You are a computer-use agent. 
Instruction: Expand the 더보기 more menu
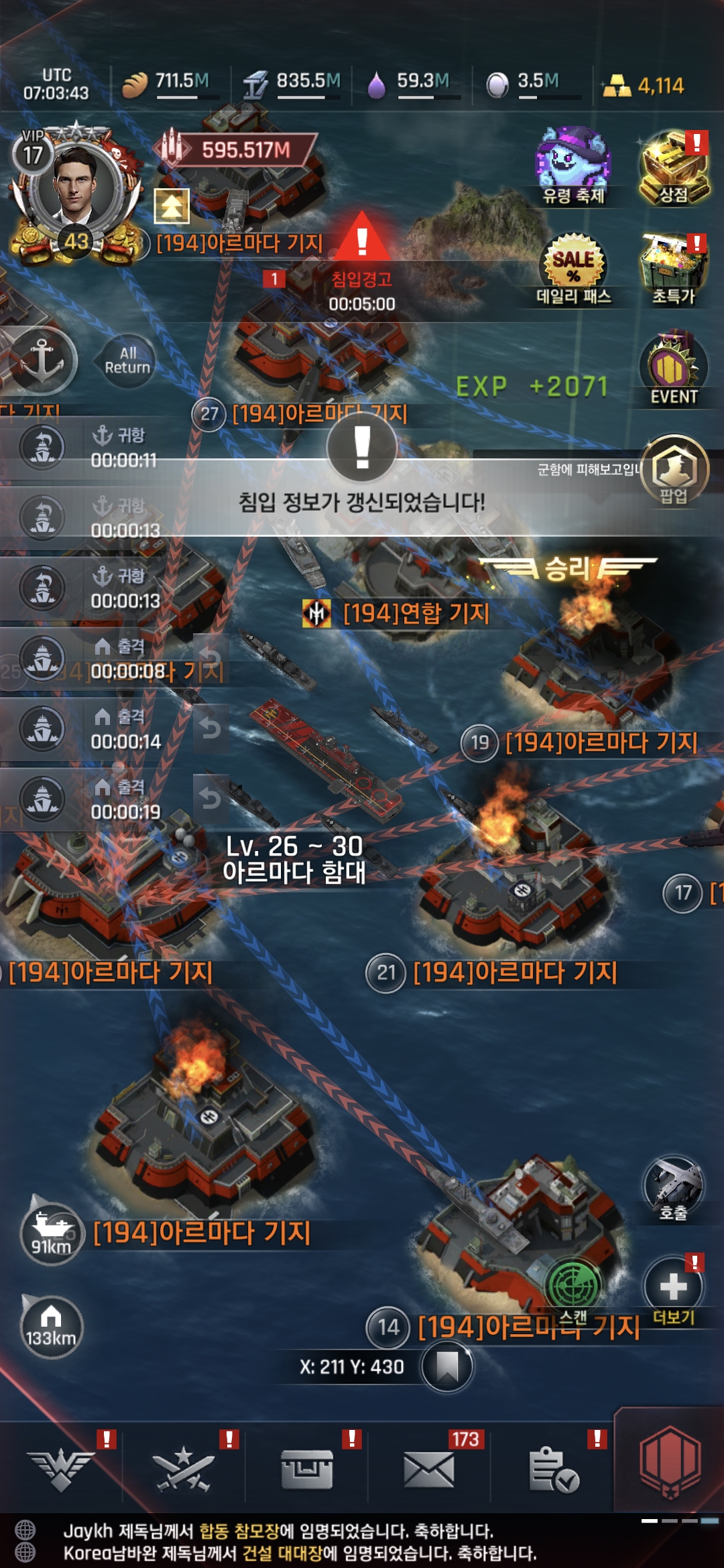[x=673, y=1288]
